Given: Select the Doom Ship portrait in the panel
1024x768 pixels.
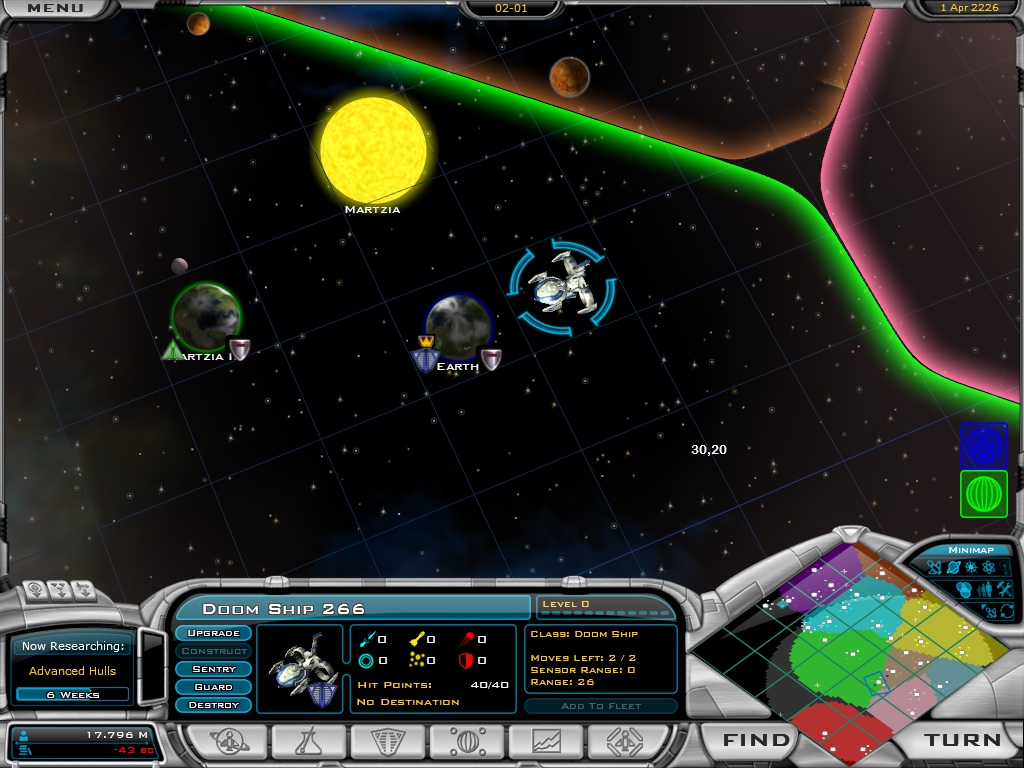Looking at the screenshot, I should pyautogui.click(x=300, y=668).
